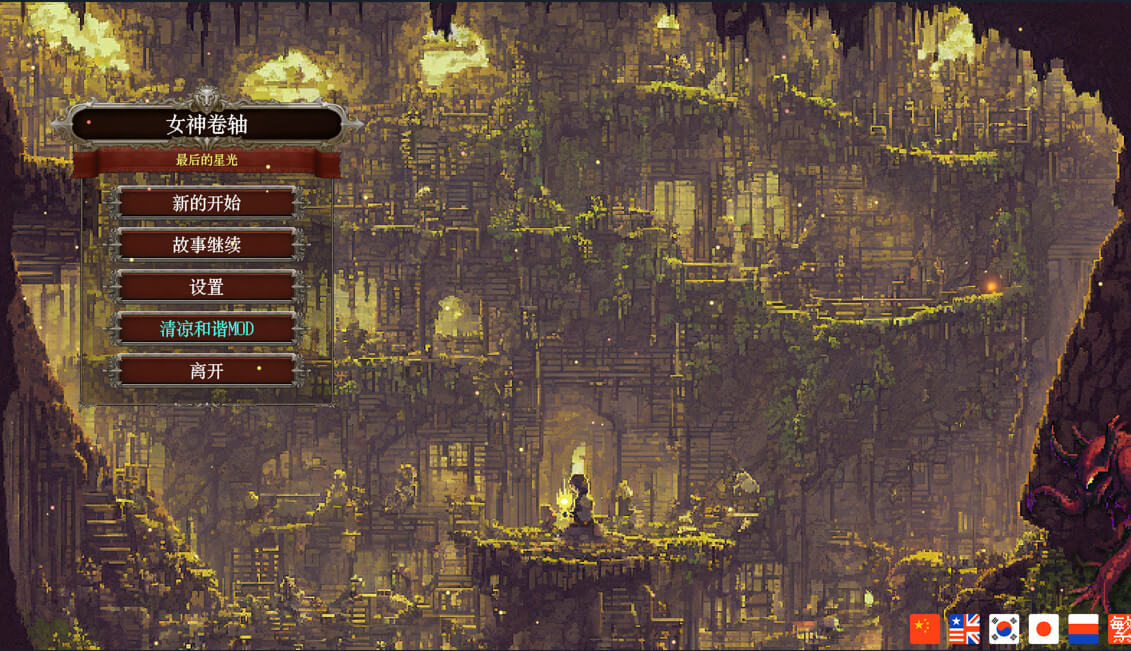This screenshot has height=651, width=1131.
Task: Select the 清凉和谐MOD menu entry
Action: [207, 329]
